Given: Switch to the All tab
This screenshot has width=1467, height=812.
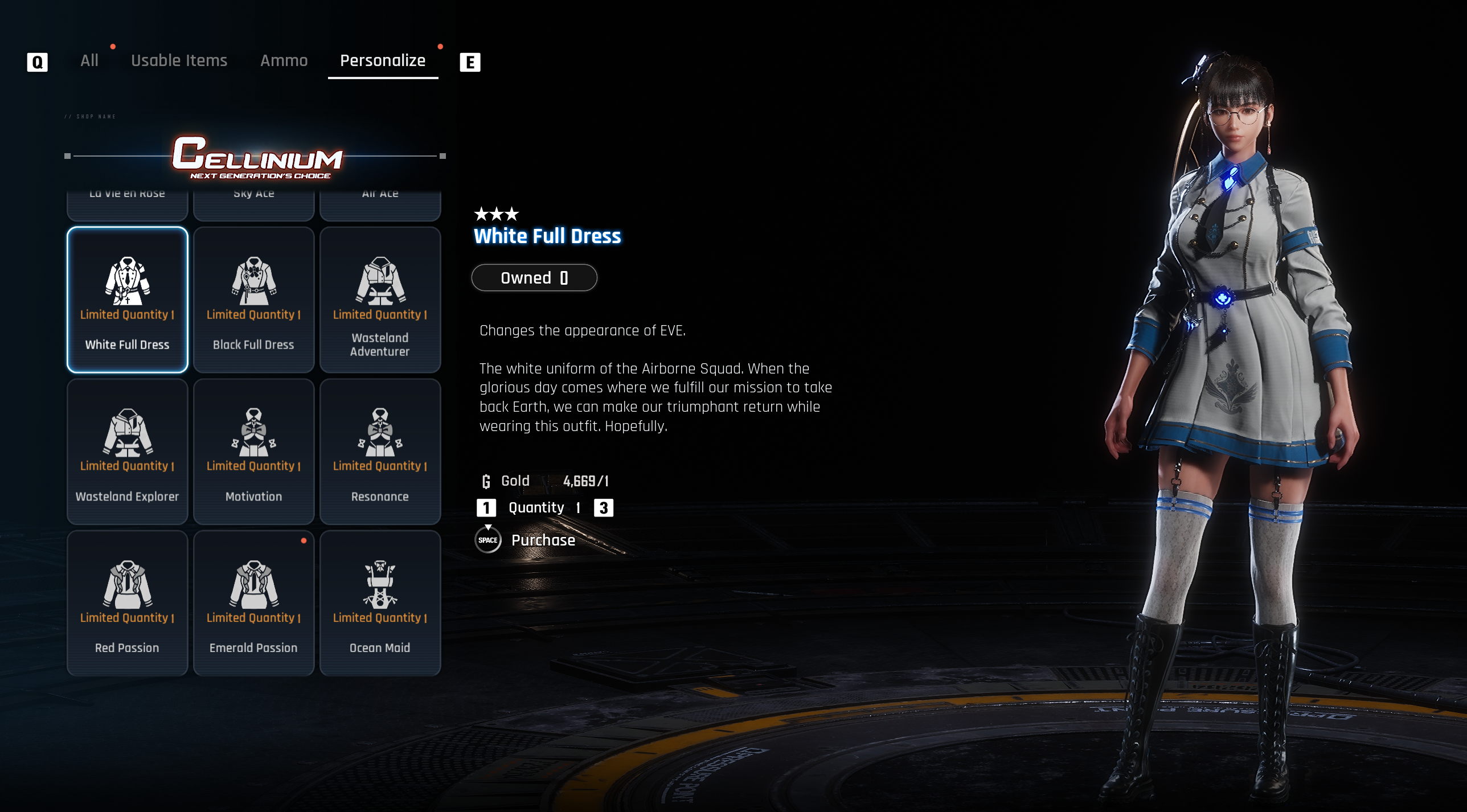Looking at the screenshot, I should 89,61.
